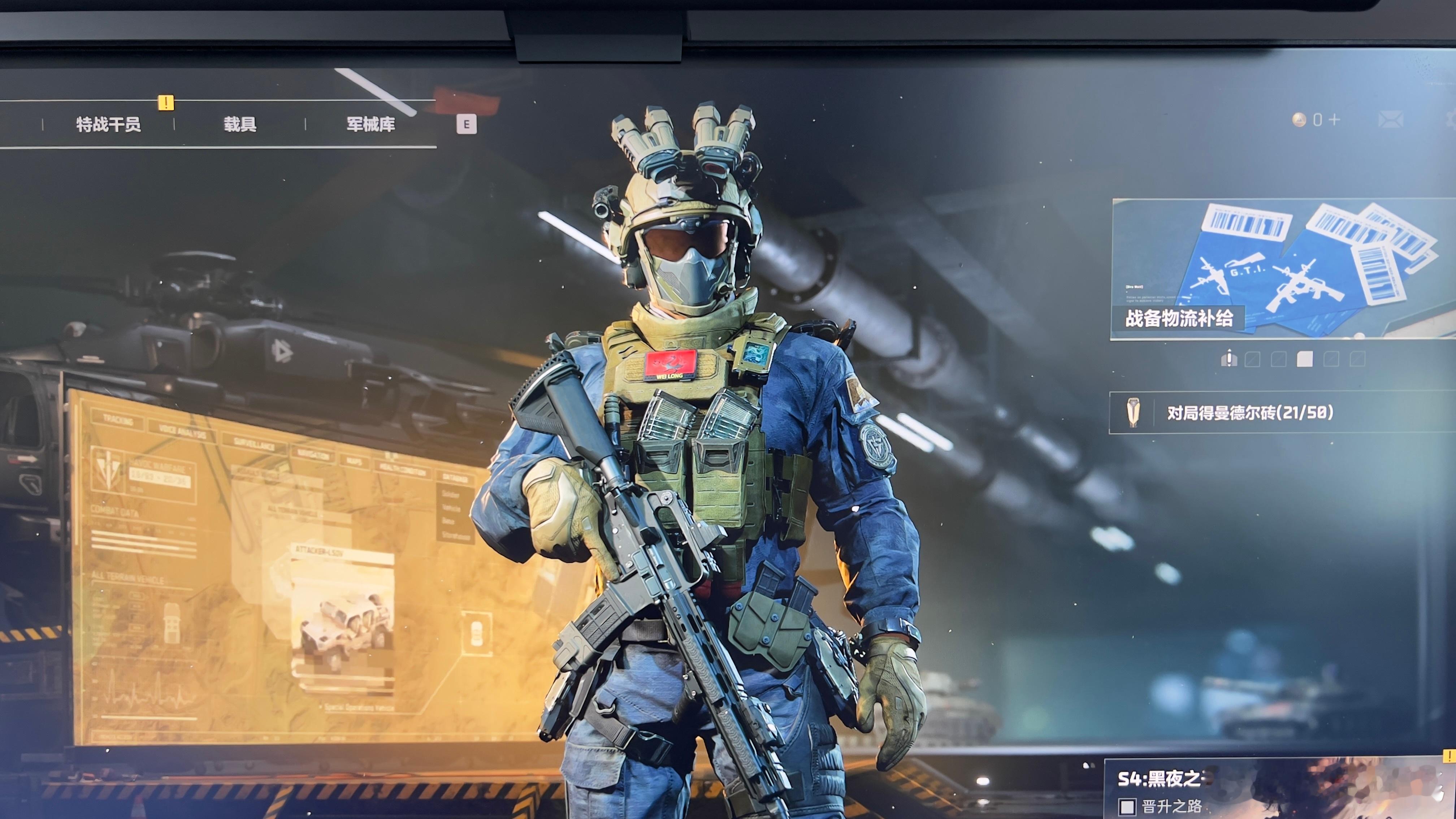Open the mail envelope icon
Screen dimensions: 1456x819
coord(1391,120)
